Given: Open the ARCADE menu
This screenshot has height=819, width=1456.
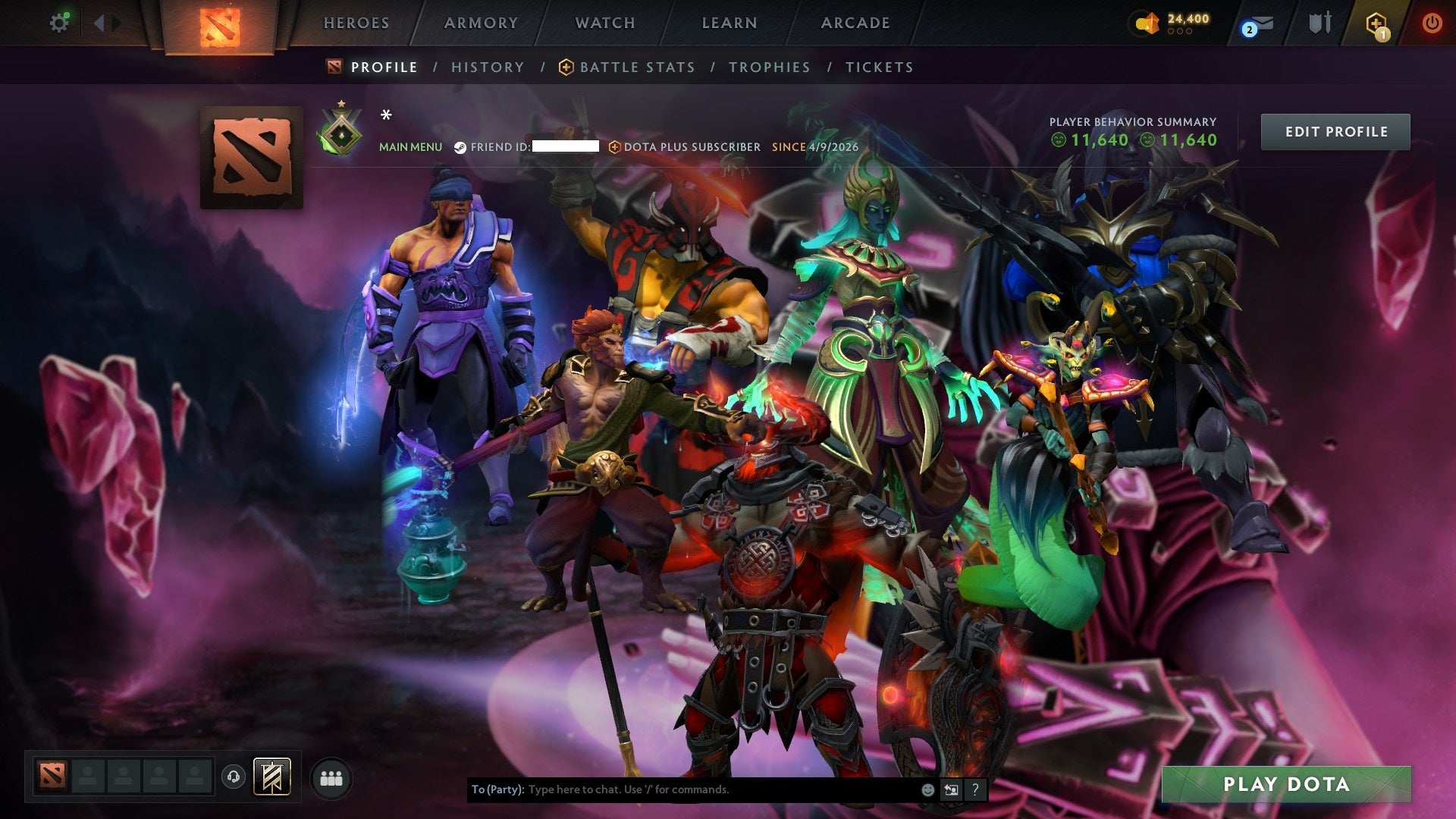Looking at the screenshot, I should [854, 23].
